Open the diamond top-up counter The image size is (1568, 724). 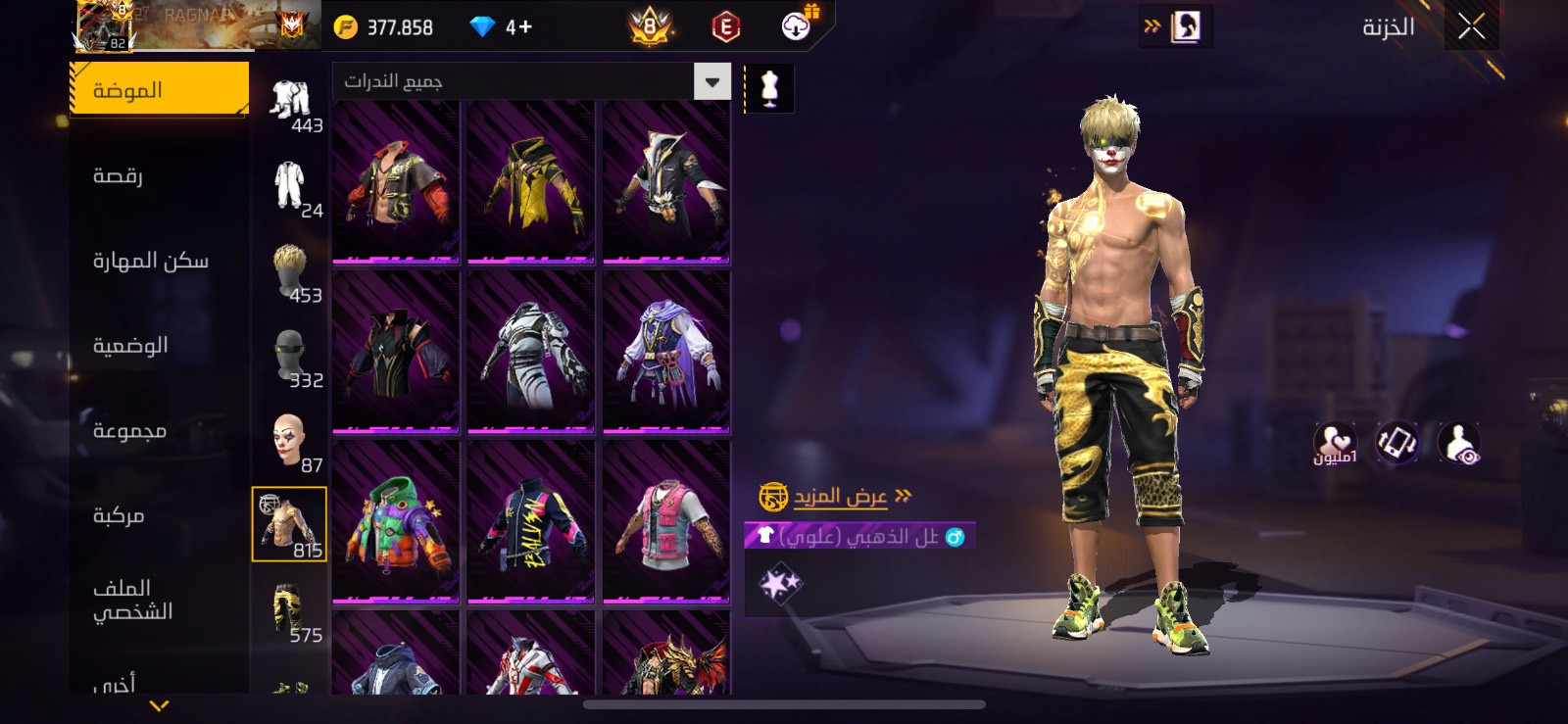501,27
